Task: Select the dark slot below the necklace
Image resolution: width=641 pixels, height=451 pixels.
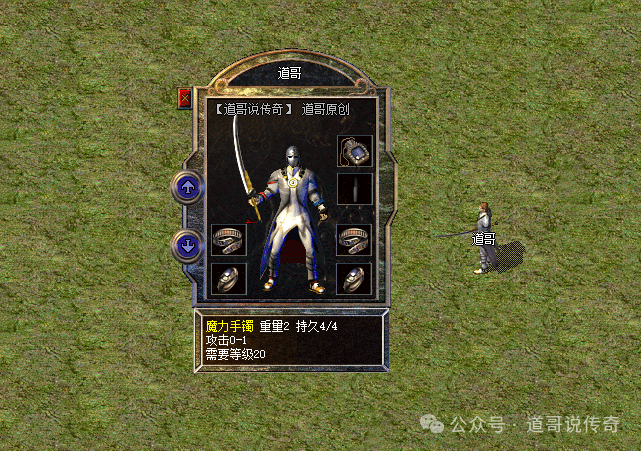Action: pyautogui.click(x=355, y=189)
